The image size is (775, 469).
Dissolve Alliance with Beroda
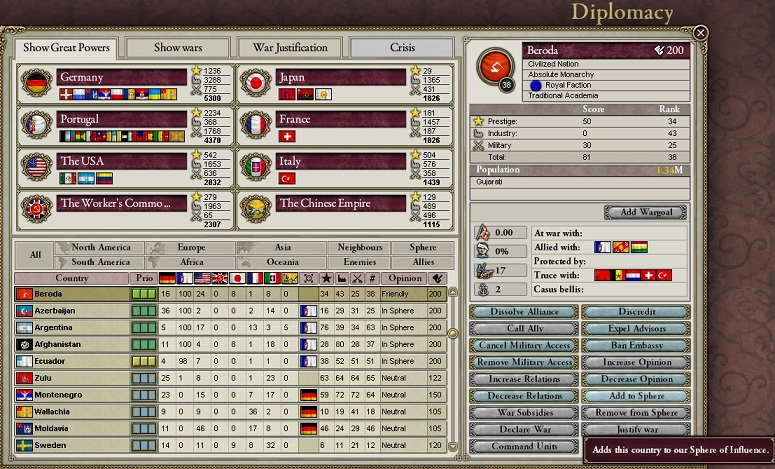524,312
